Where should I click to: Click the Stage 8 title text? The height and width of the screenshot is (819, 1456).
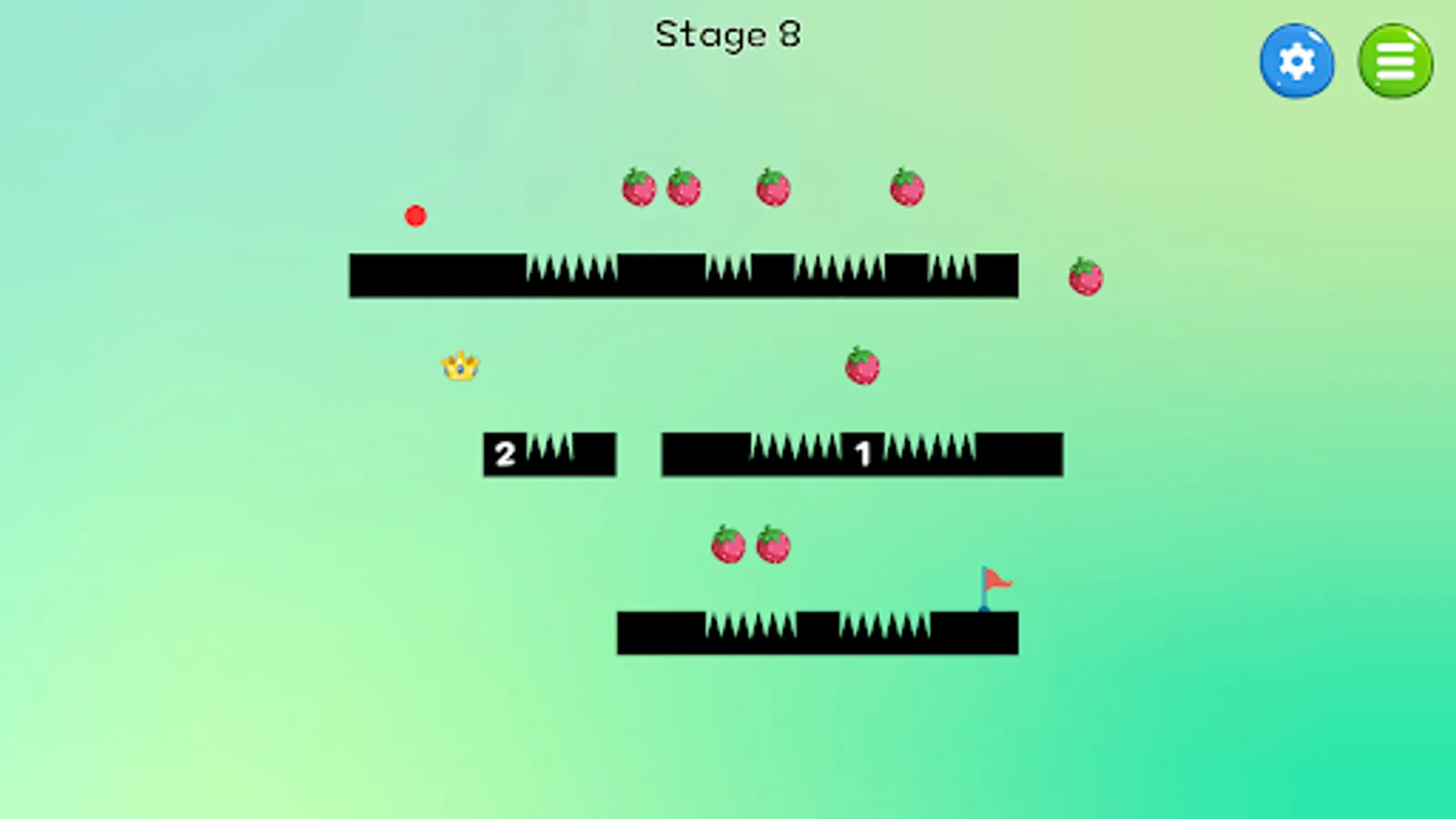[x=728, y=34]
